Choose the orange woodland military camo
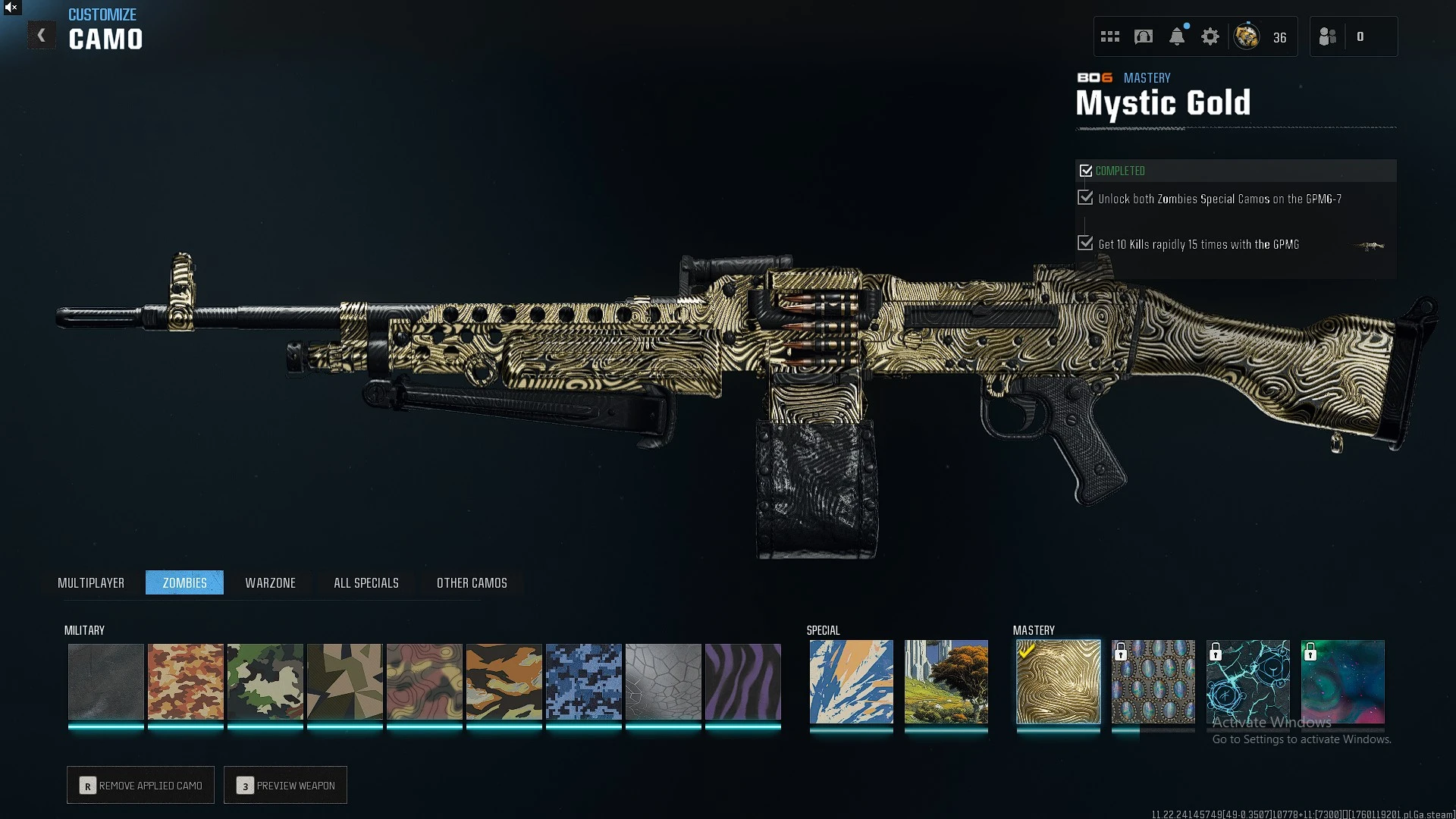This screenshot has width=1456, height=819. [x=186, y=681]
